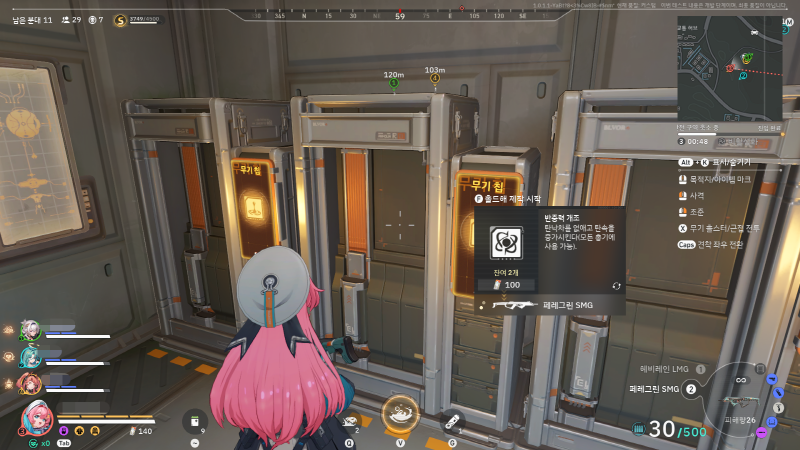The width and height of the screenshot is (800, 450).
Task: Click the pink minus attachment icon by weapon wheel
Action: [x=762, y=432]
